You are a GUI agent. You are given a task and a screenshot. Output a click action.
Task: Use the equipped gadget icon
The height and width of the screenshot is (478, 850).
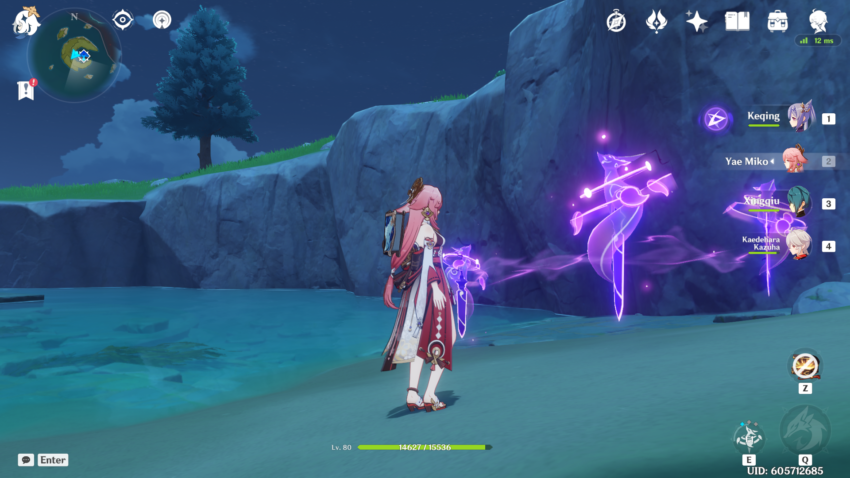[x=804, y=364]
